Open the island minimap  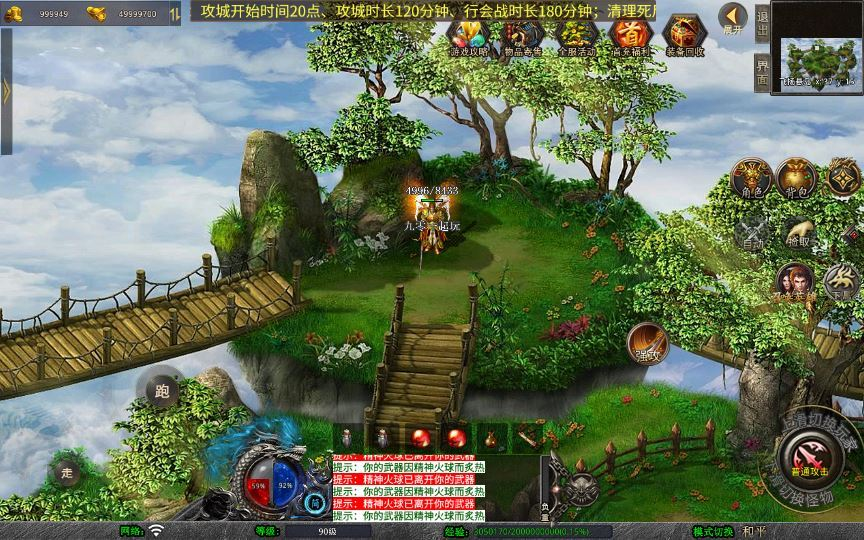[x=818, y=58]
